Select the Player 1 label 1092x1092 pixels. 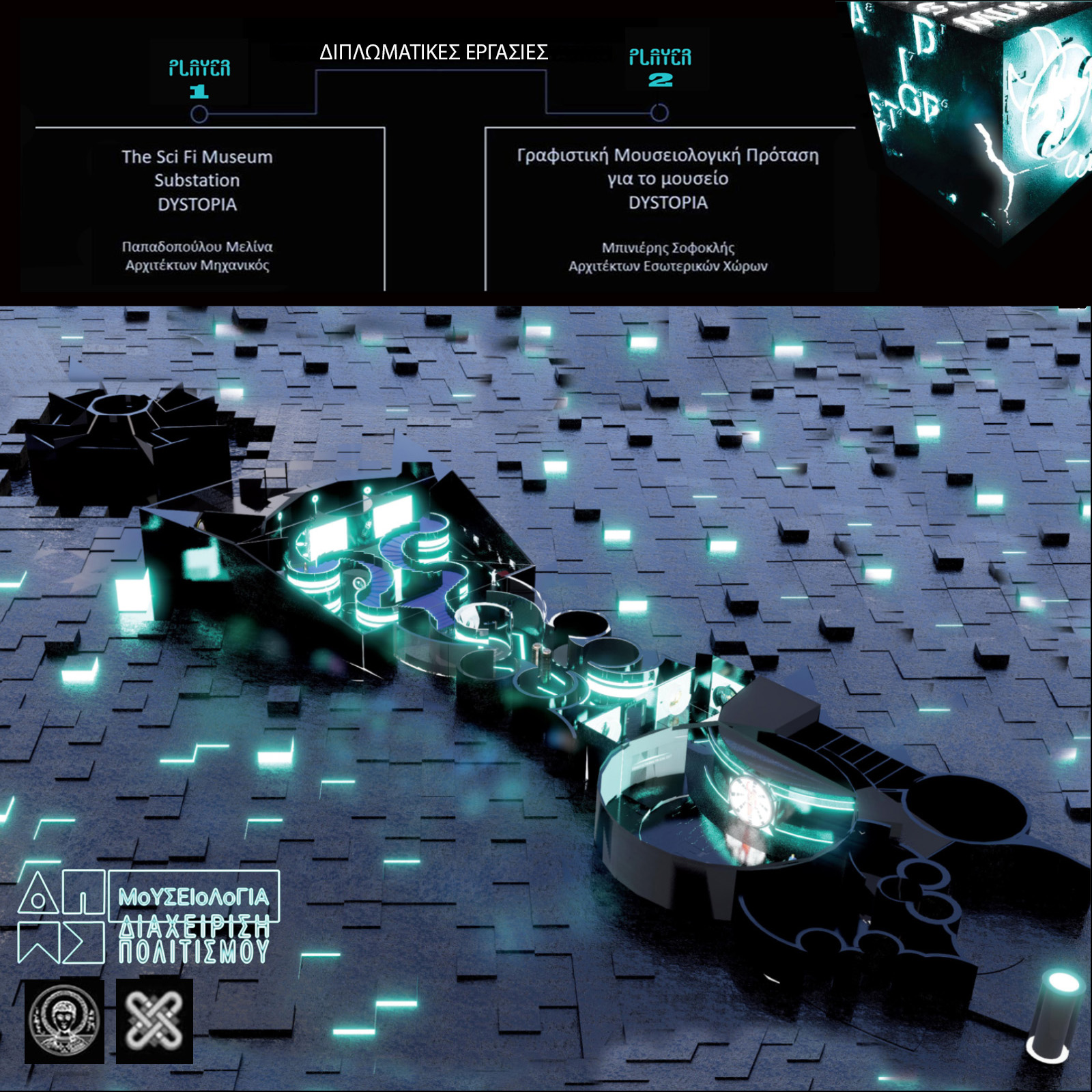[x=199, y=78]
